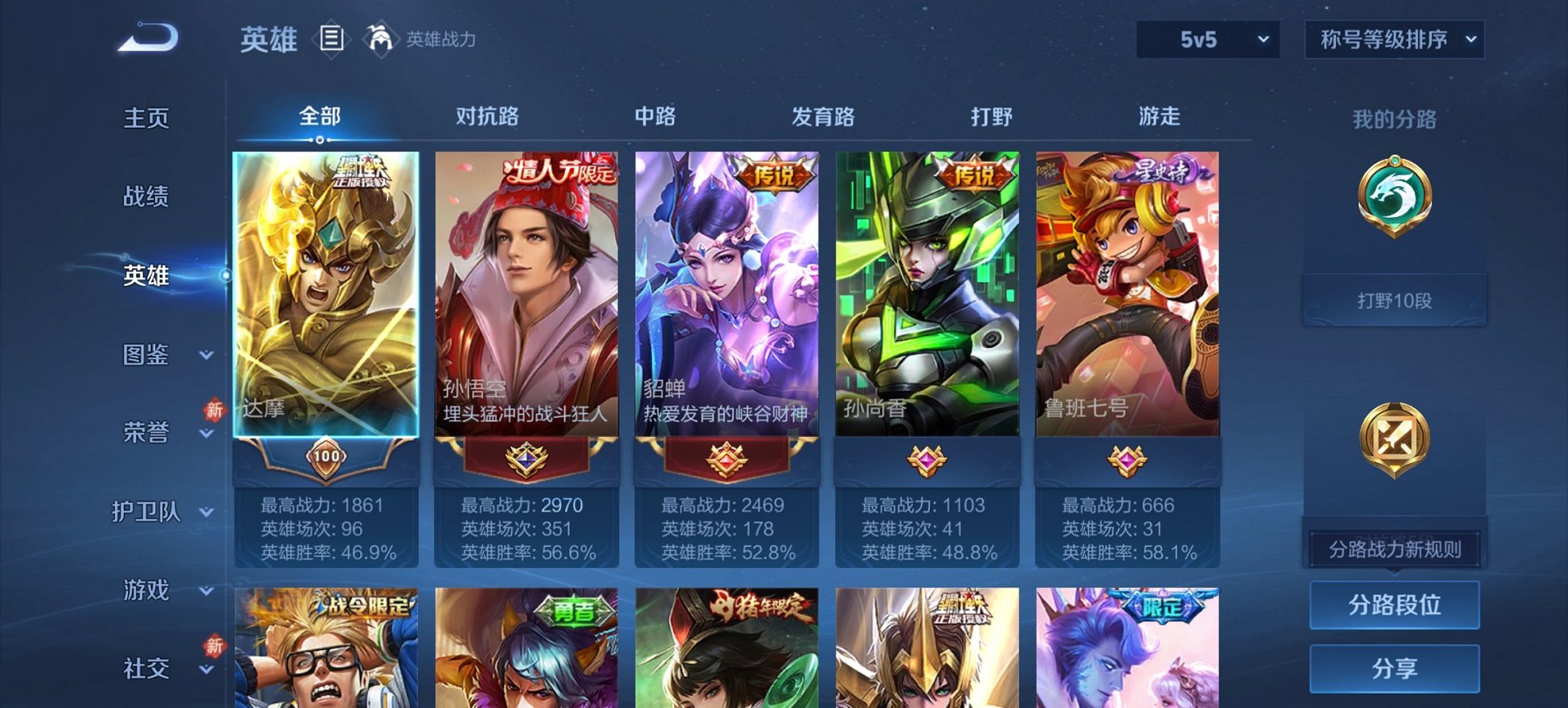1568x708 pixels.
Task: Select 鲁班七号's pink proficiency medal
Action: (1128, 460)
